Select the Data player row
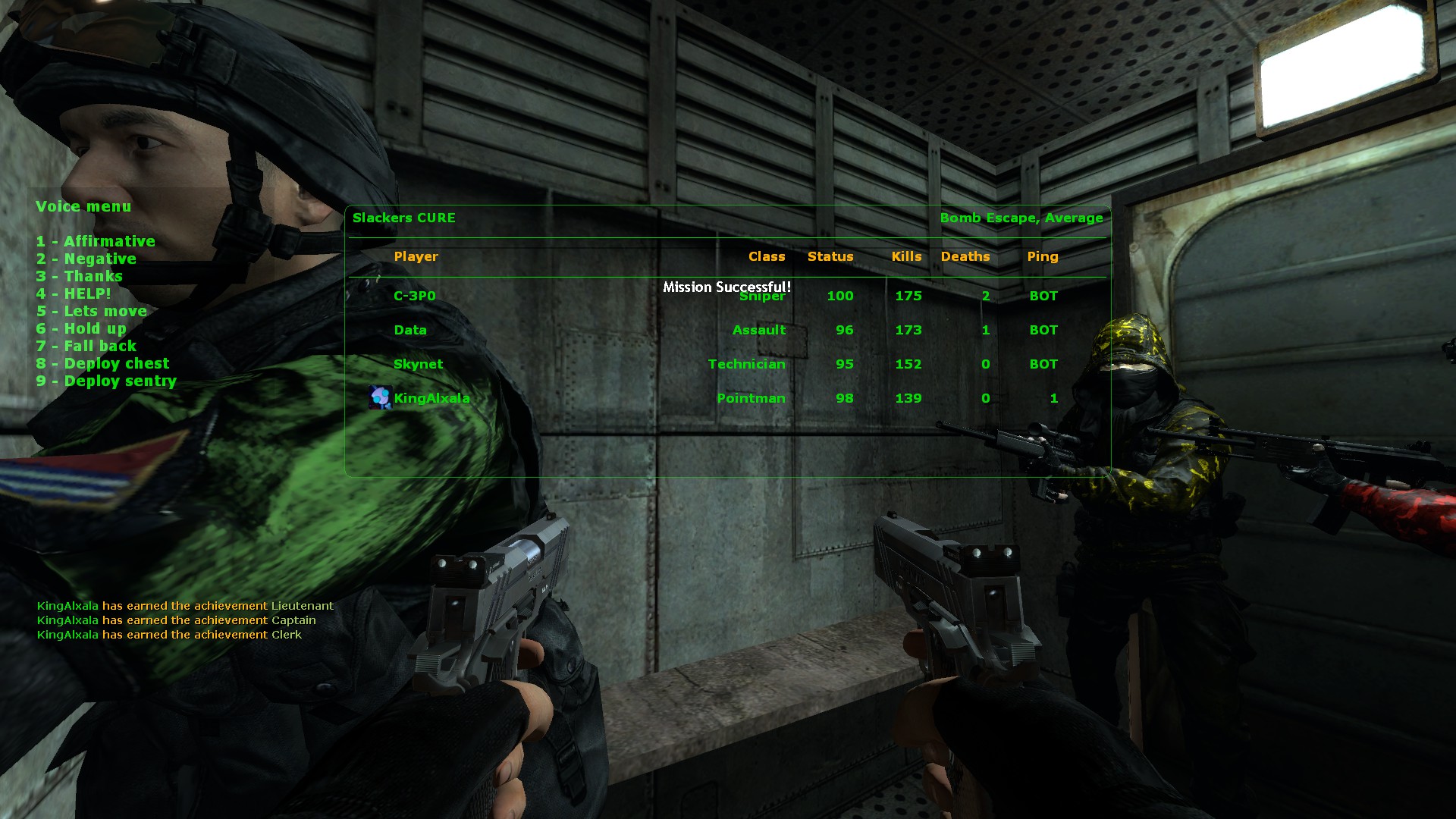The image size is (1456, 819). click(x=410, y=330)
